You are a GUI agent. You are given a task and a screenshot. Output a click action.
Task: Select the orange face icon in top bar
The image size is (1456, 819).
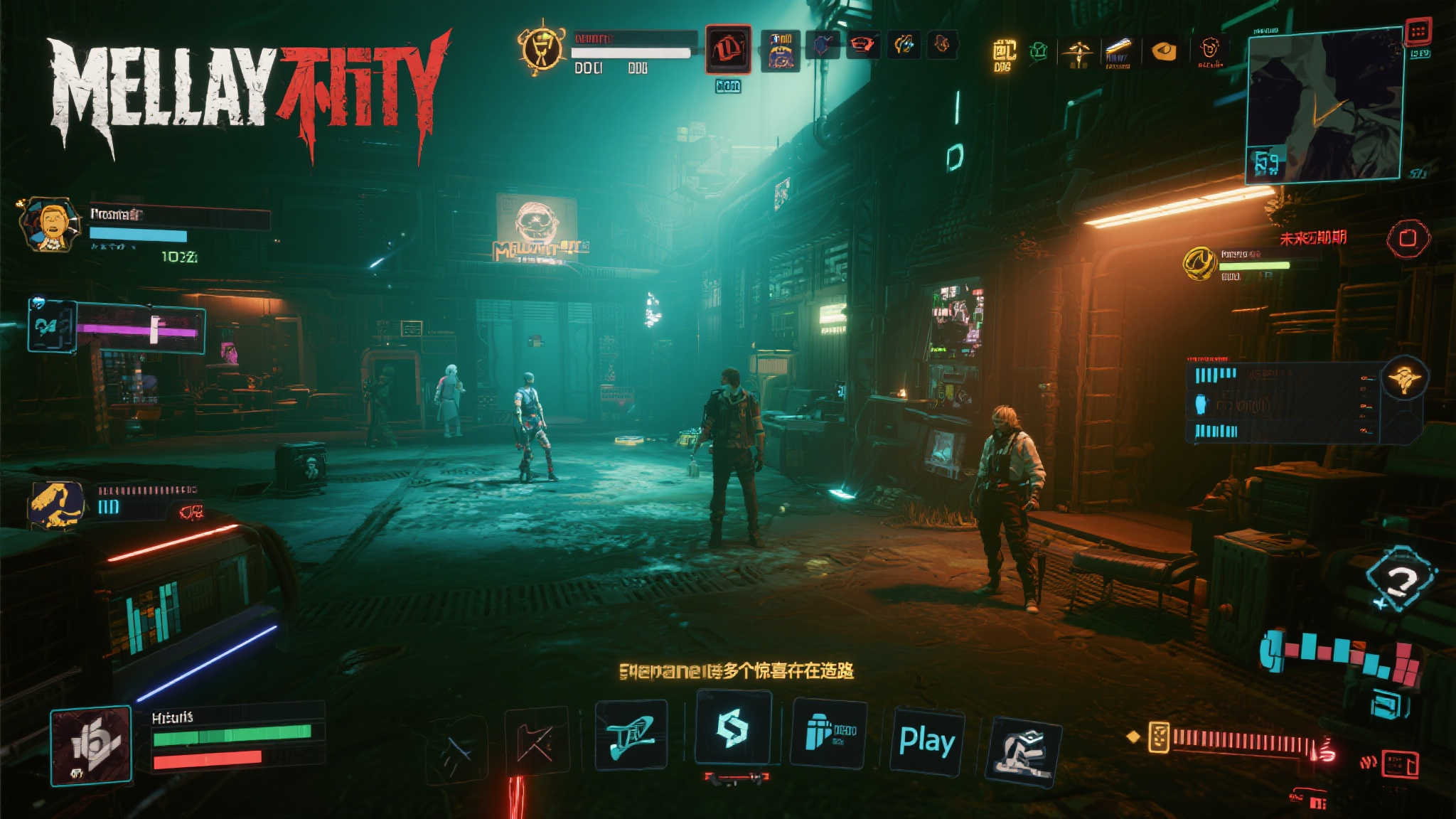pos(1209,49)
